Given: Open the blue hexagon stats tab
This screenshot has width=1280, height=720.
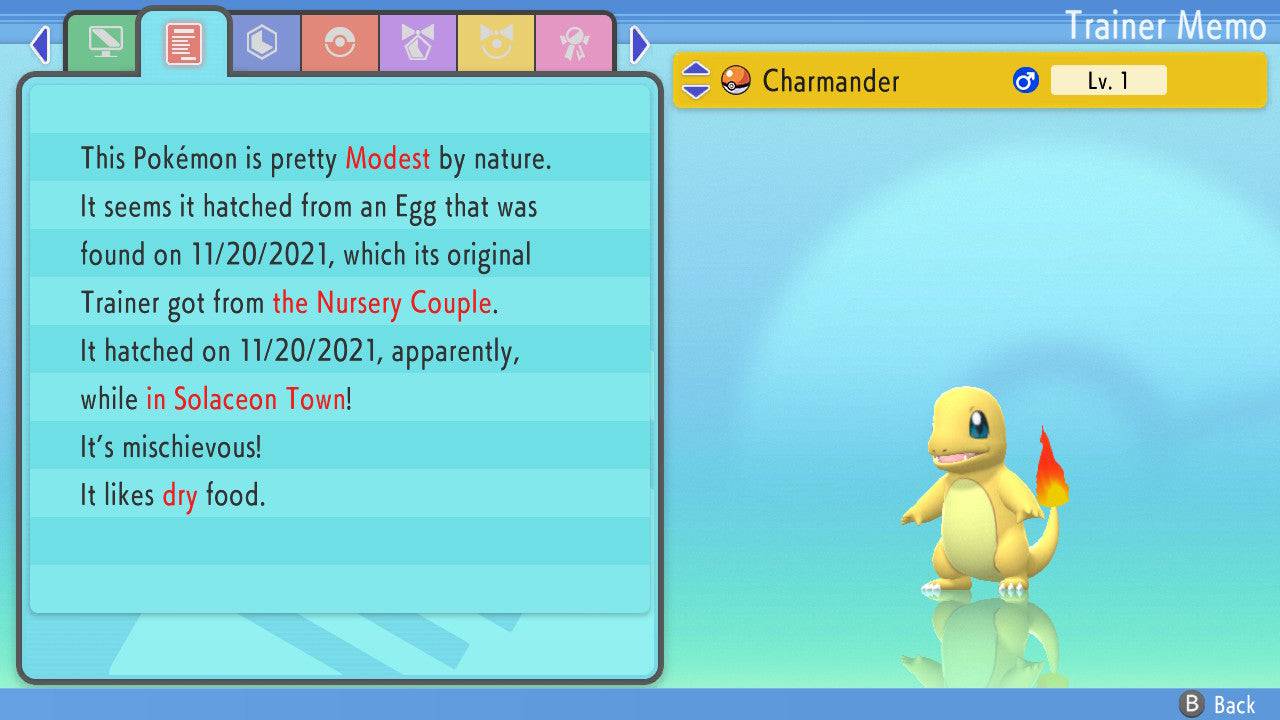Looking at the screenshot, I should (262, 43).
